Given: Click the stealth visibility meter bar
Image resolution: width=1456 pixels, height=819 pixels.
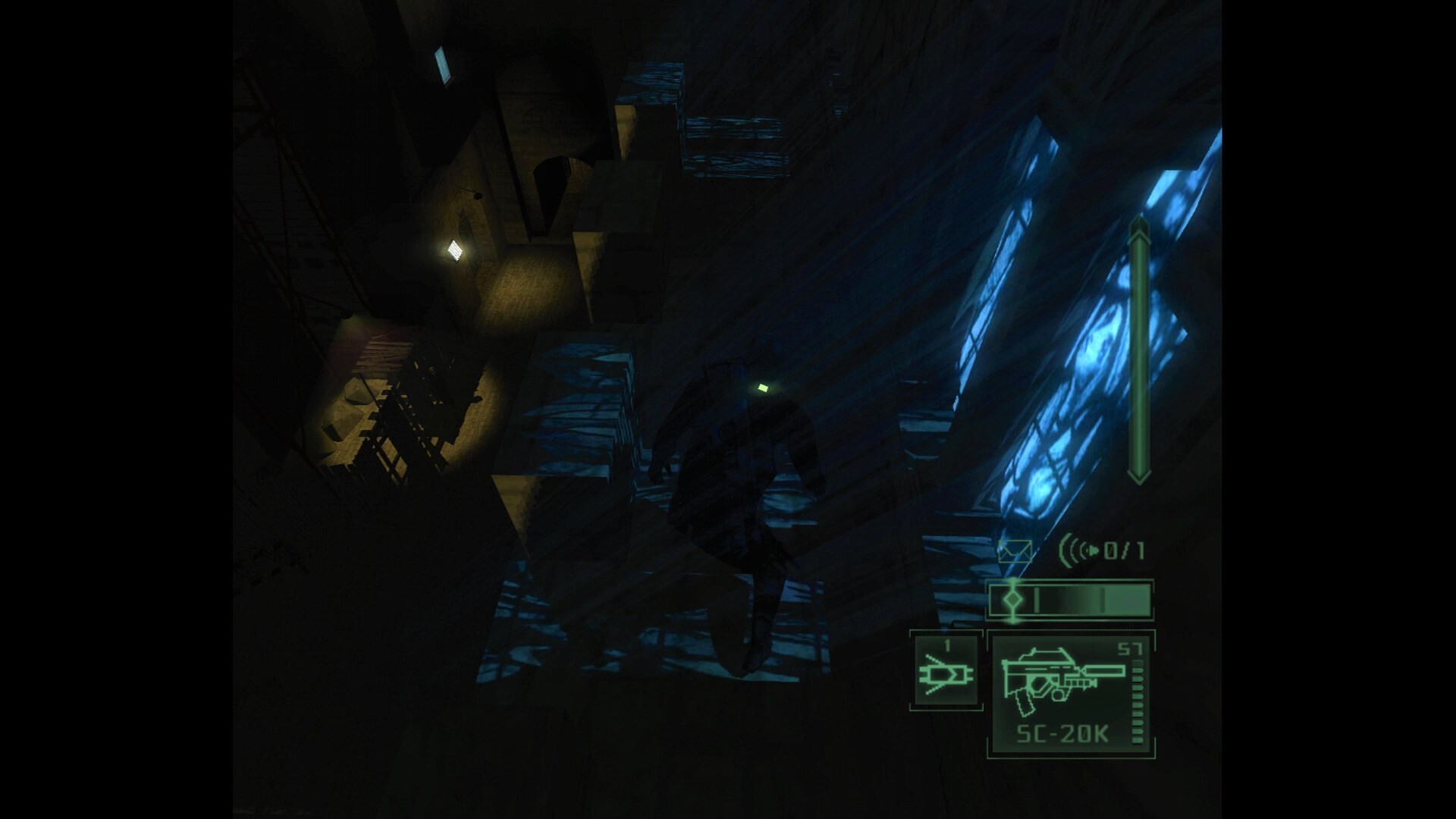Looking at the screenshot, I should 1069,599.
